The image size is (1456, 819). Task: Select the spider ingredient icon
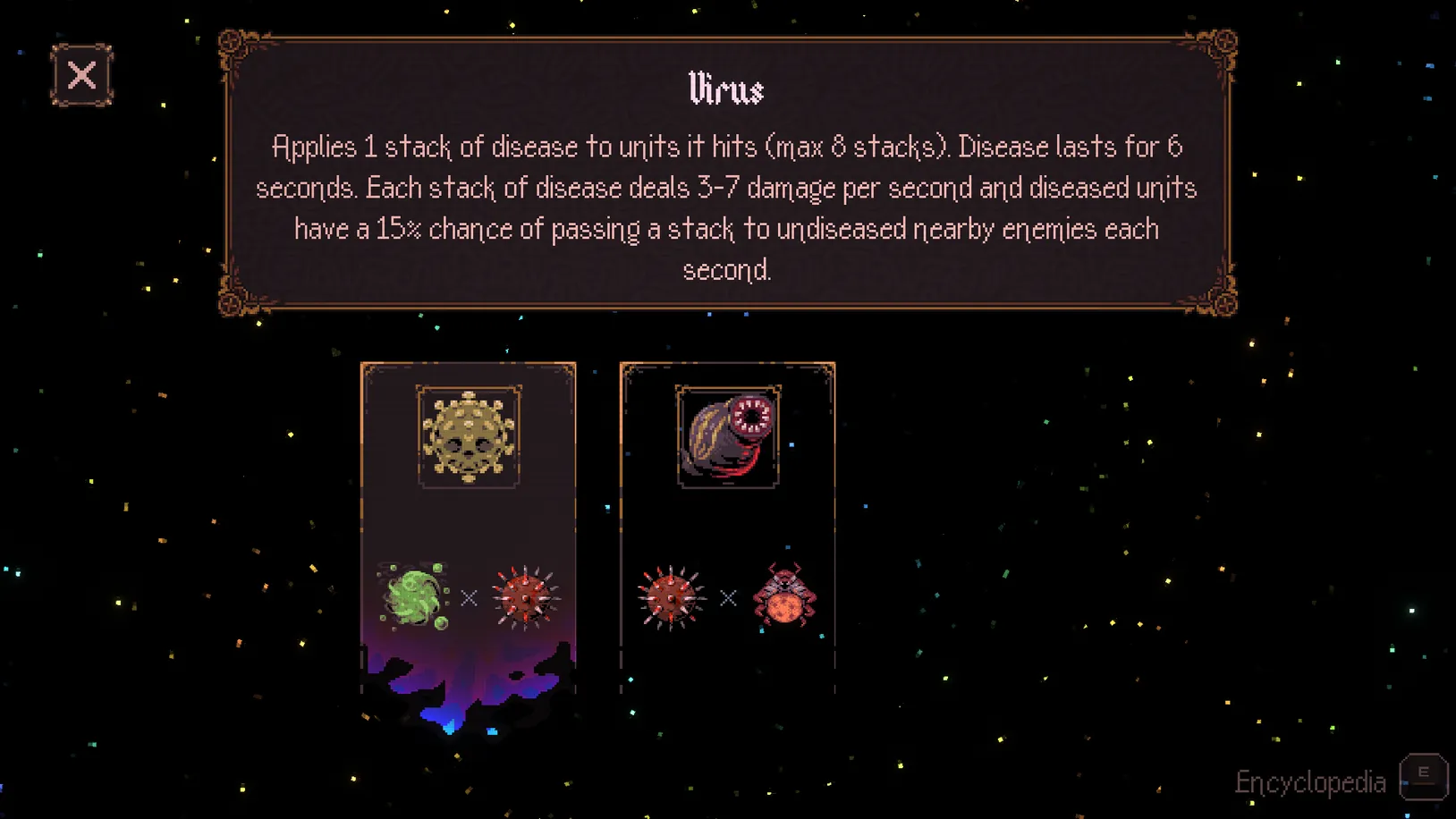point(783,595)
